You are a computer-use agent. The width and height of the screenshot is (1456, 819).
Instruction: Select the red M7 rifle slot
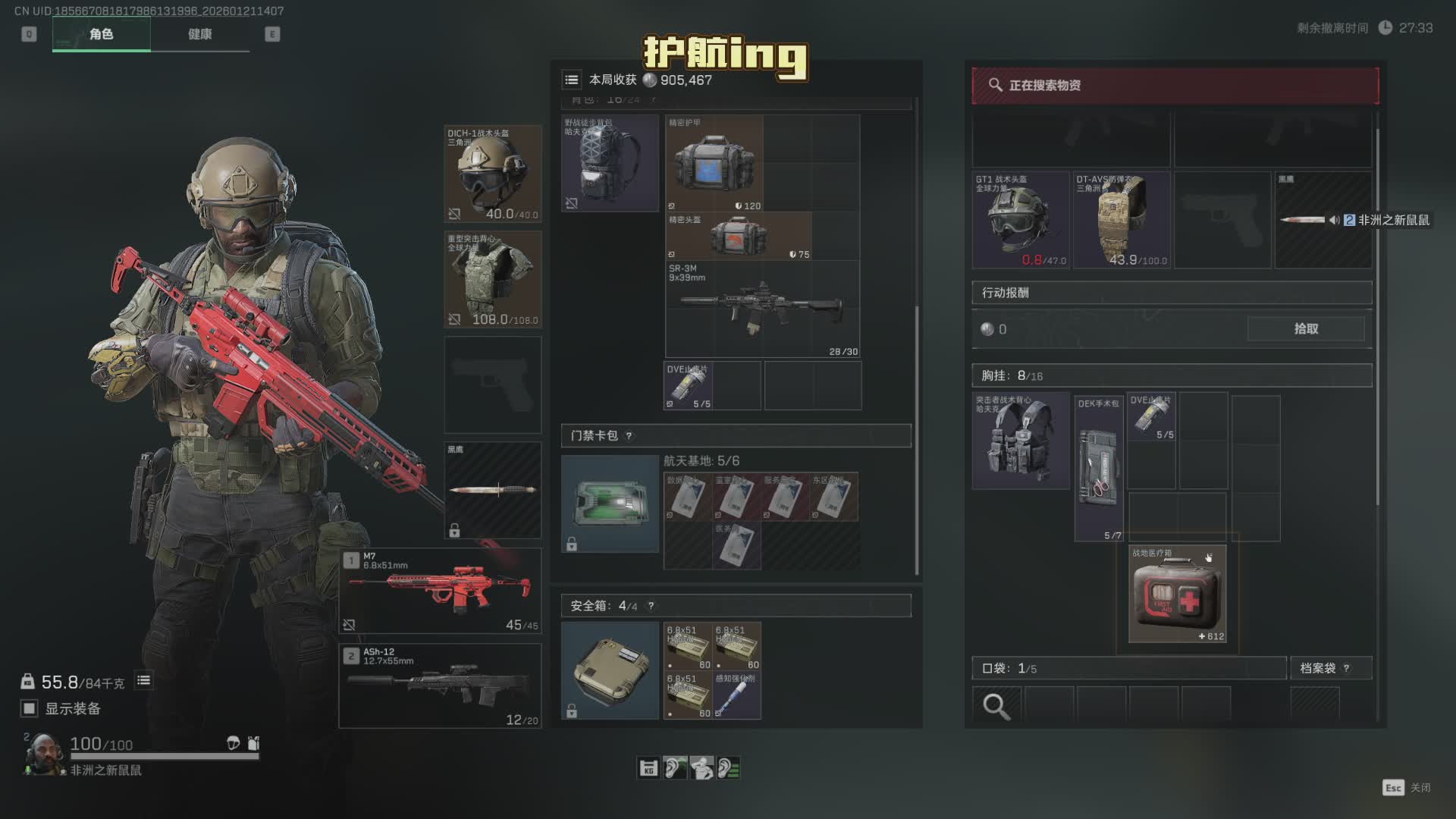click(x=440, y=590)
